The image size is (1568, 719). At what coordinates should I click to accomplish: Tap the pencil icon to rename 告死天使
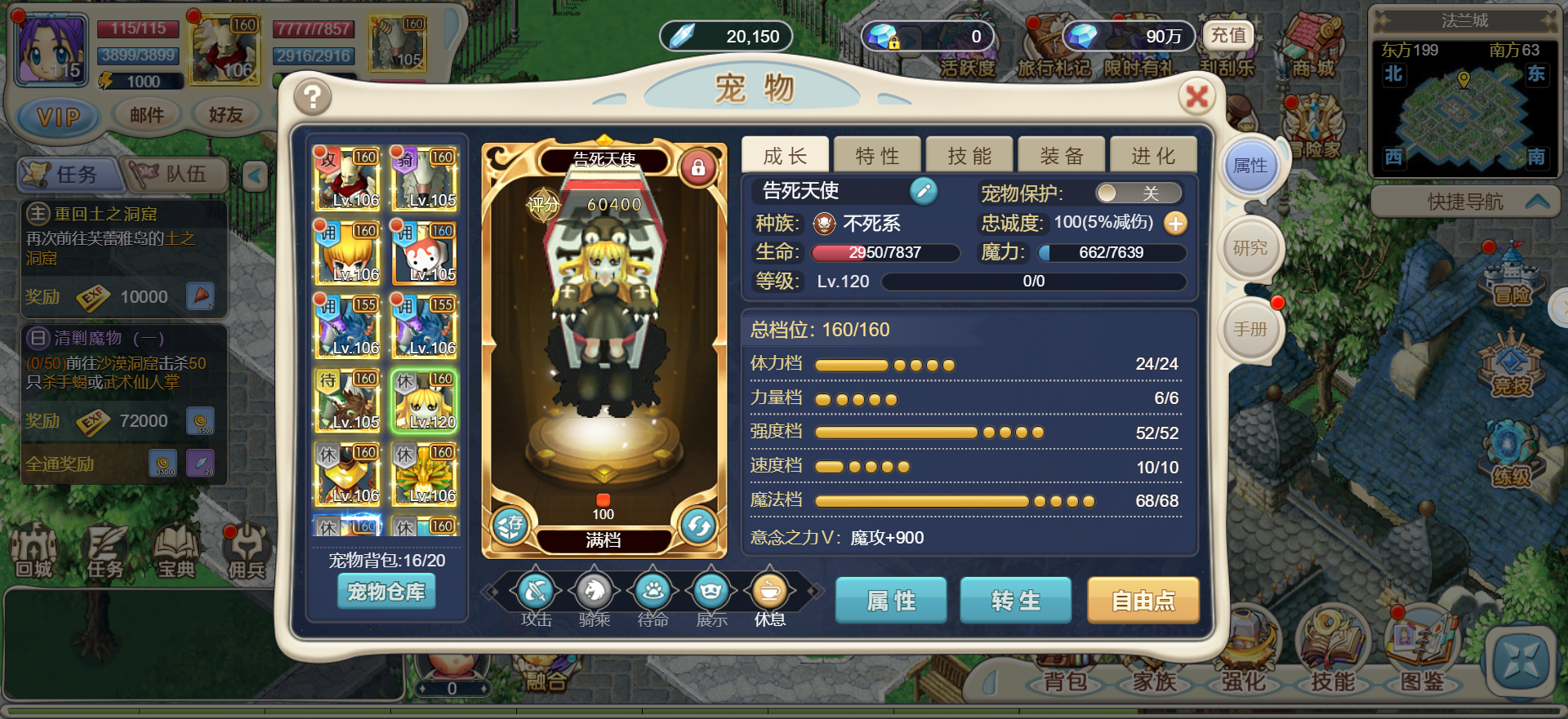pyautogui.click(x=924, y=192)
